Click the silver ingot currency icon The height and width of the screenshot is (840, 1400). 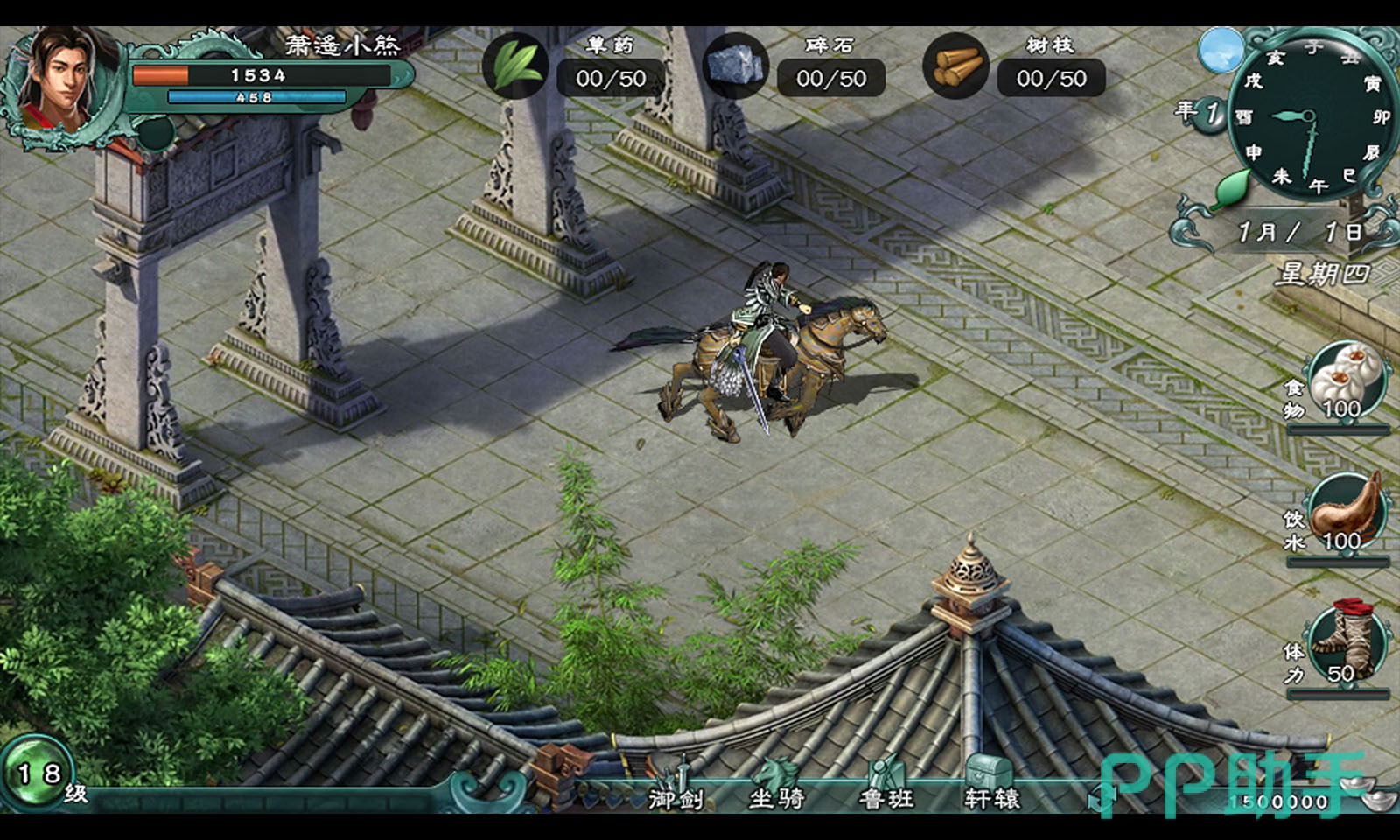1366,790
